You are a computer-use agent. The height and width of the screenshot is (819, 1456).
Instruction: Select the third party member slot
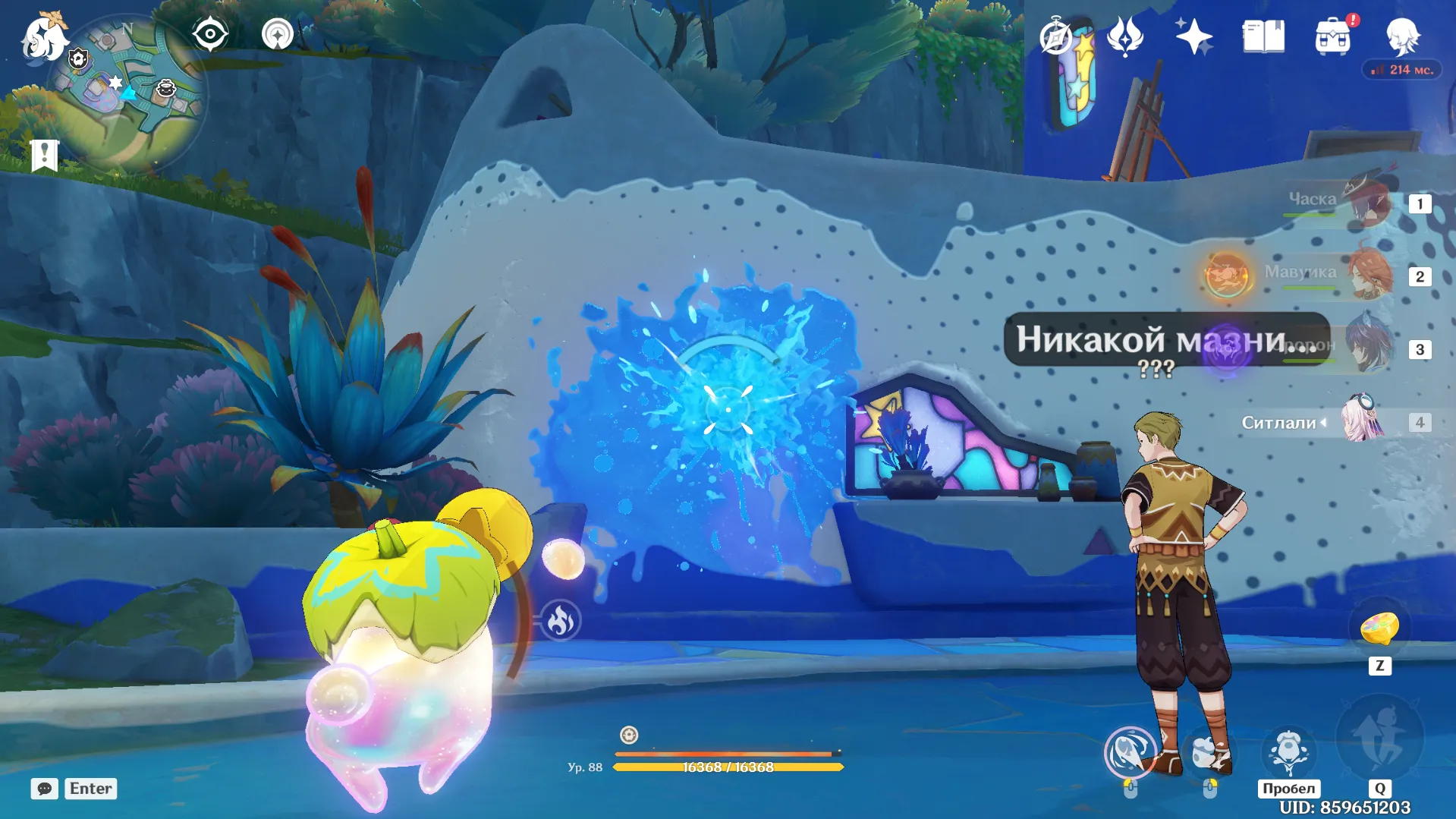pyautogui.click(x=1368, y=348)
